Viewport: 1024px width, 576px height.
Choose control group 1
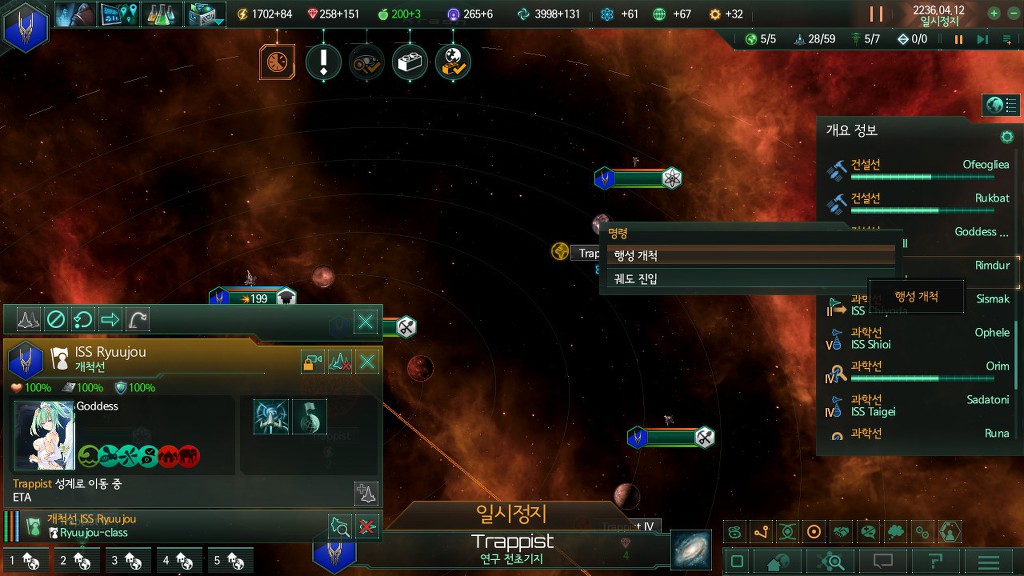point(24,561)
